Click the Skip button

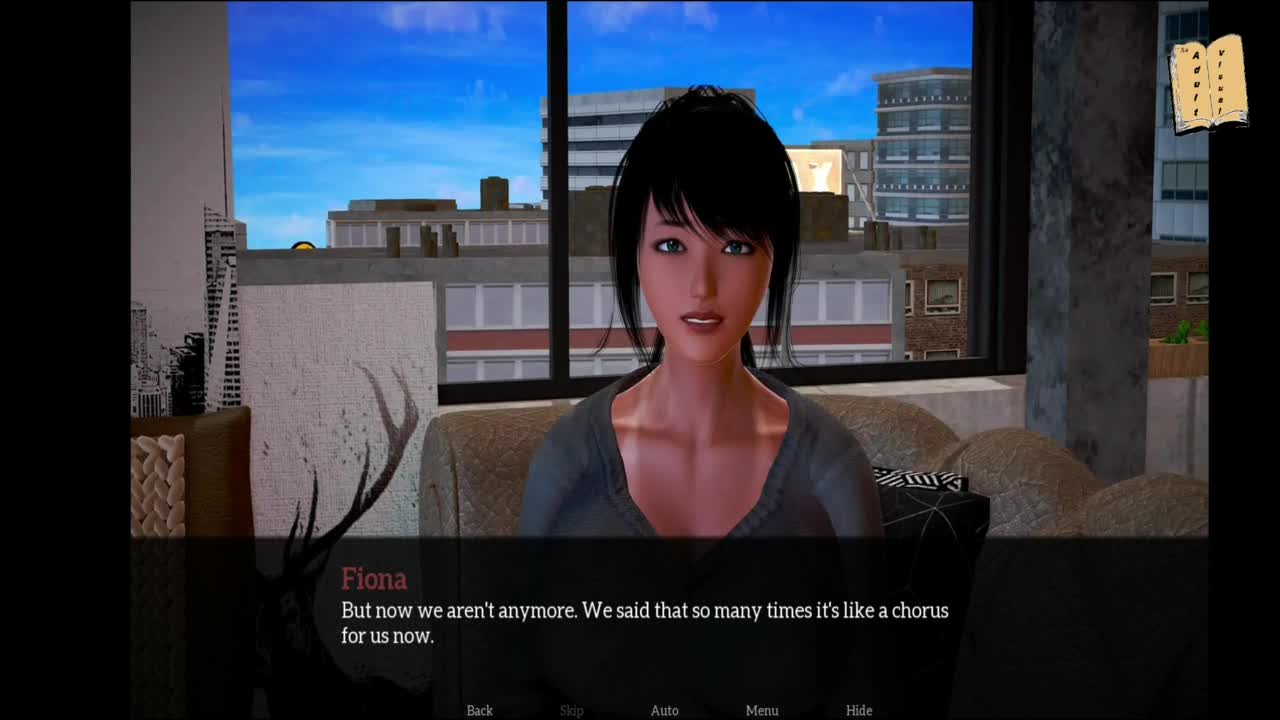coord(571,710)
